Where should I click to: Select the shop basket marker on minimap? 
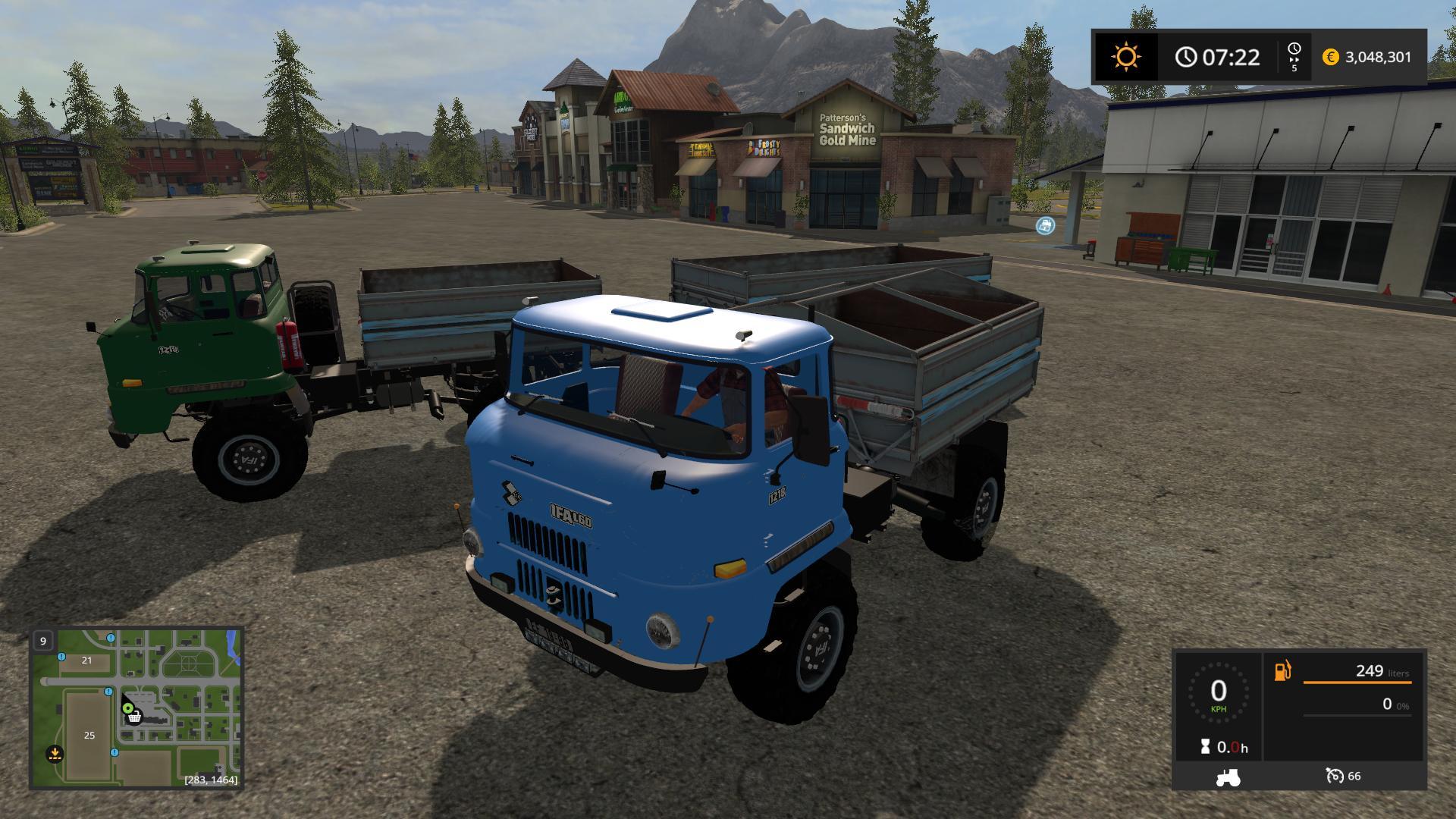point(134,717)
